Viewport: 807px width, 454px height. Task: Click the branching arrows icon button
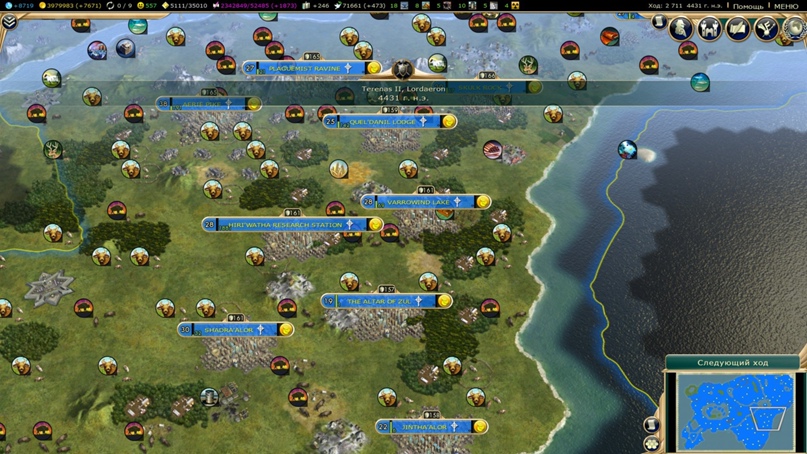click(x=766, y=29)
